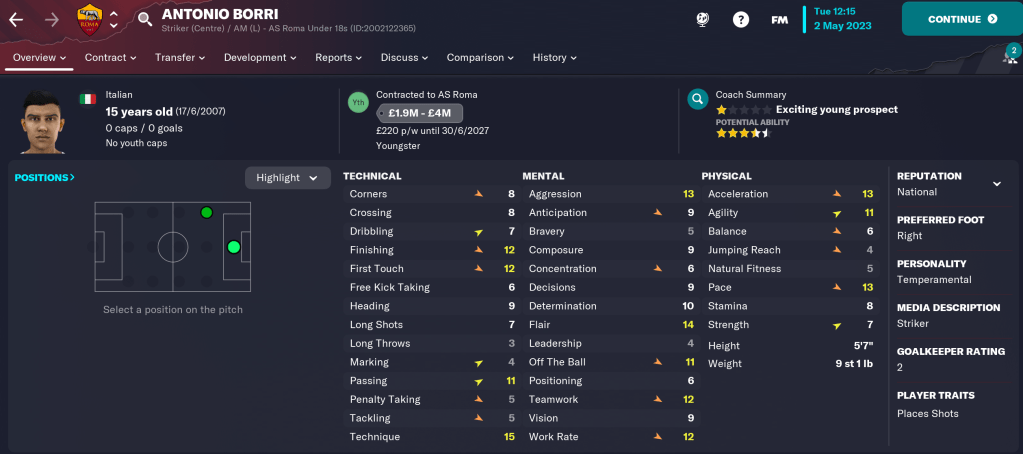Open the FM menu
The width and height of the screenshot is (1023, 454).
pos(780,19)
